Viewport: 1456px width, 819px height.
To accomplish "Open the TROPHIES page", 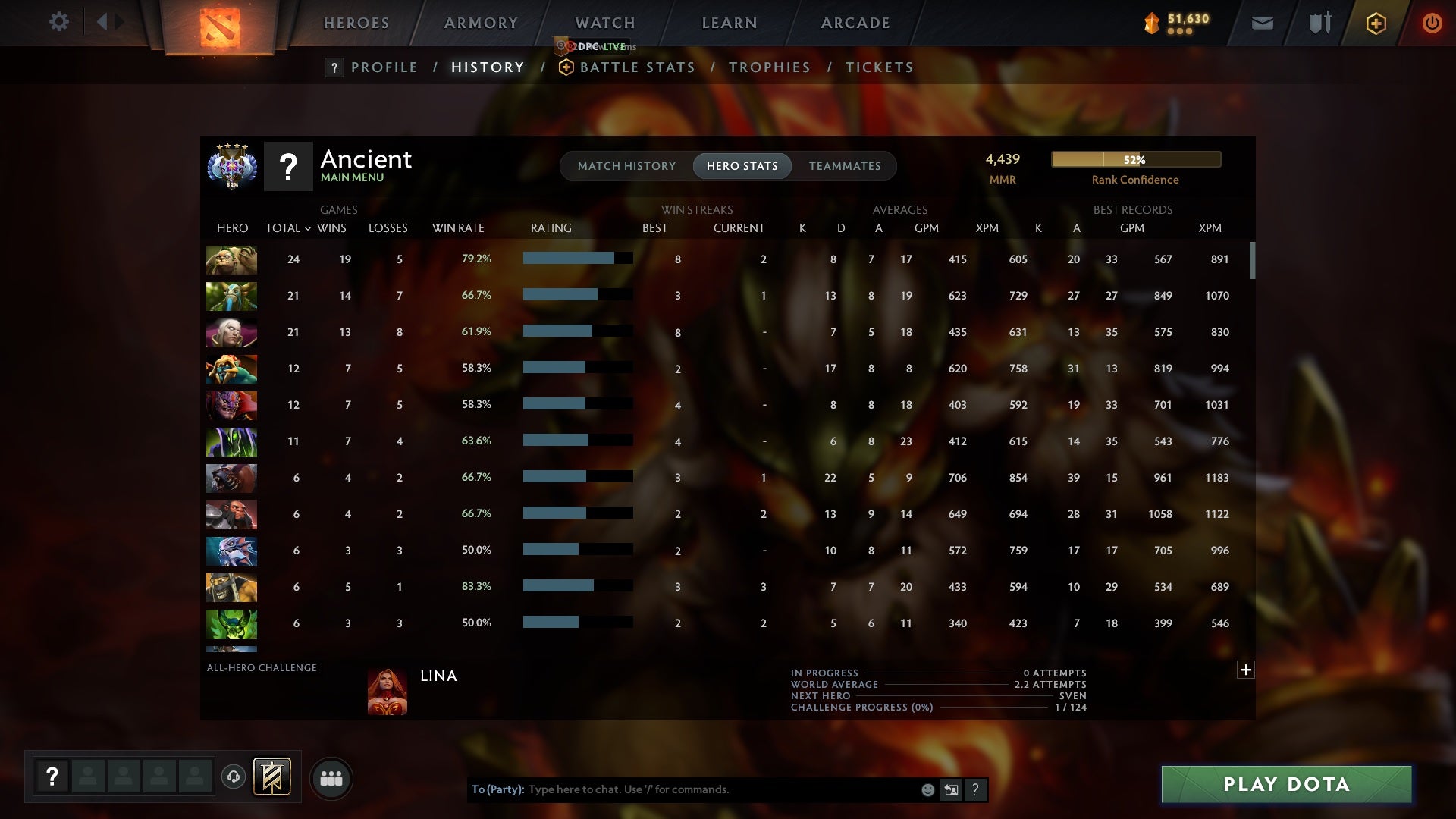I will pyautogui.click(x=769, y=67).
